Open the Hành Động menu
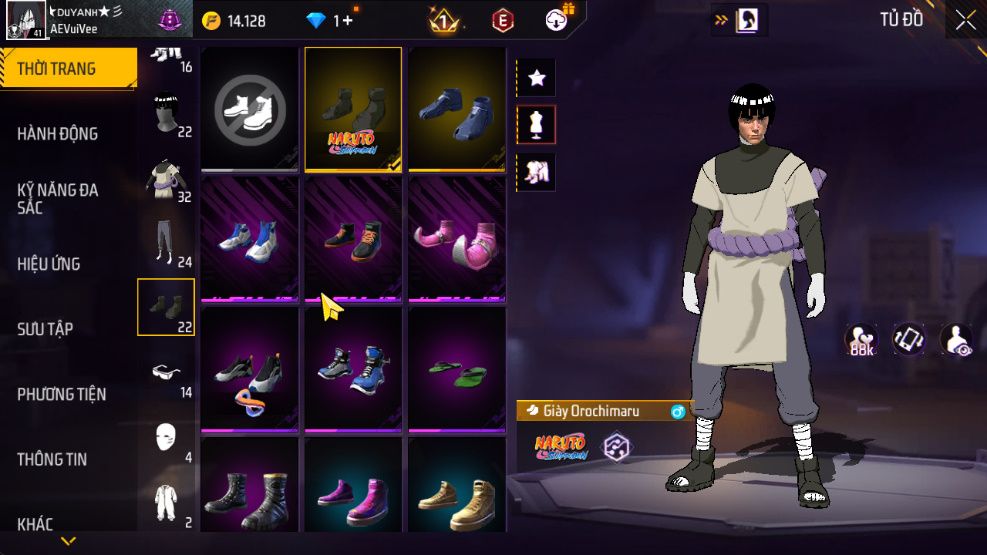The height and width of the screenshot is (555, 987). 57,134
